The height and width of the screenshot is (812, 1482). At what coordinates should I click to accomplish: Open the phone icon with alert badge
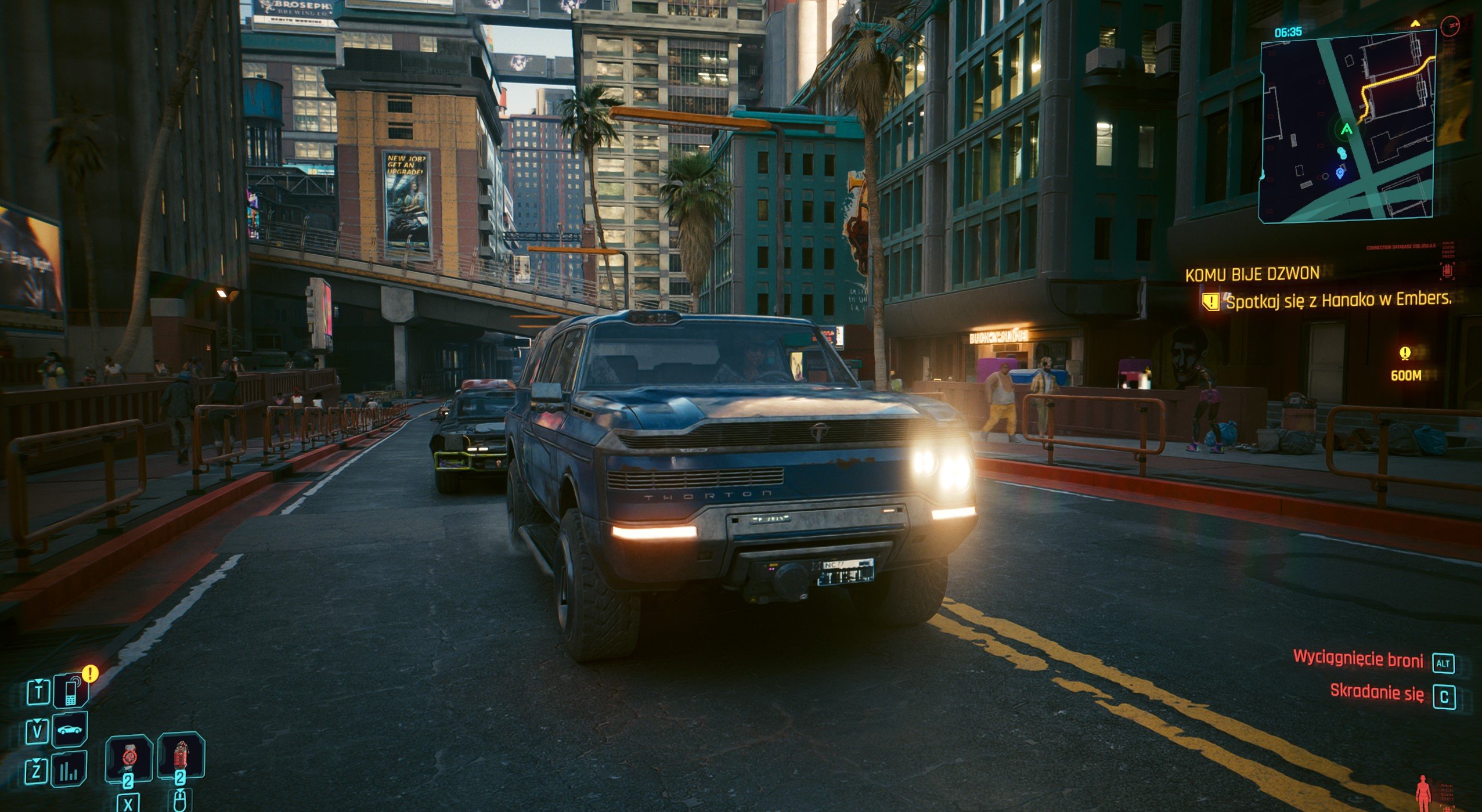pos(71,692)
